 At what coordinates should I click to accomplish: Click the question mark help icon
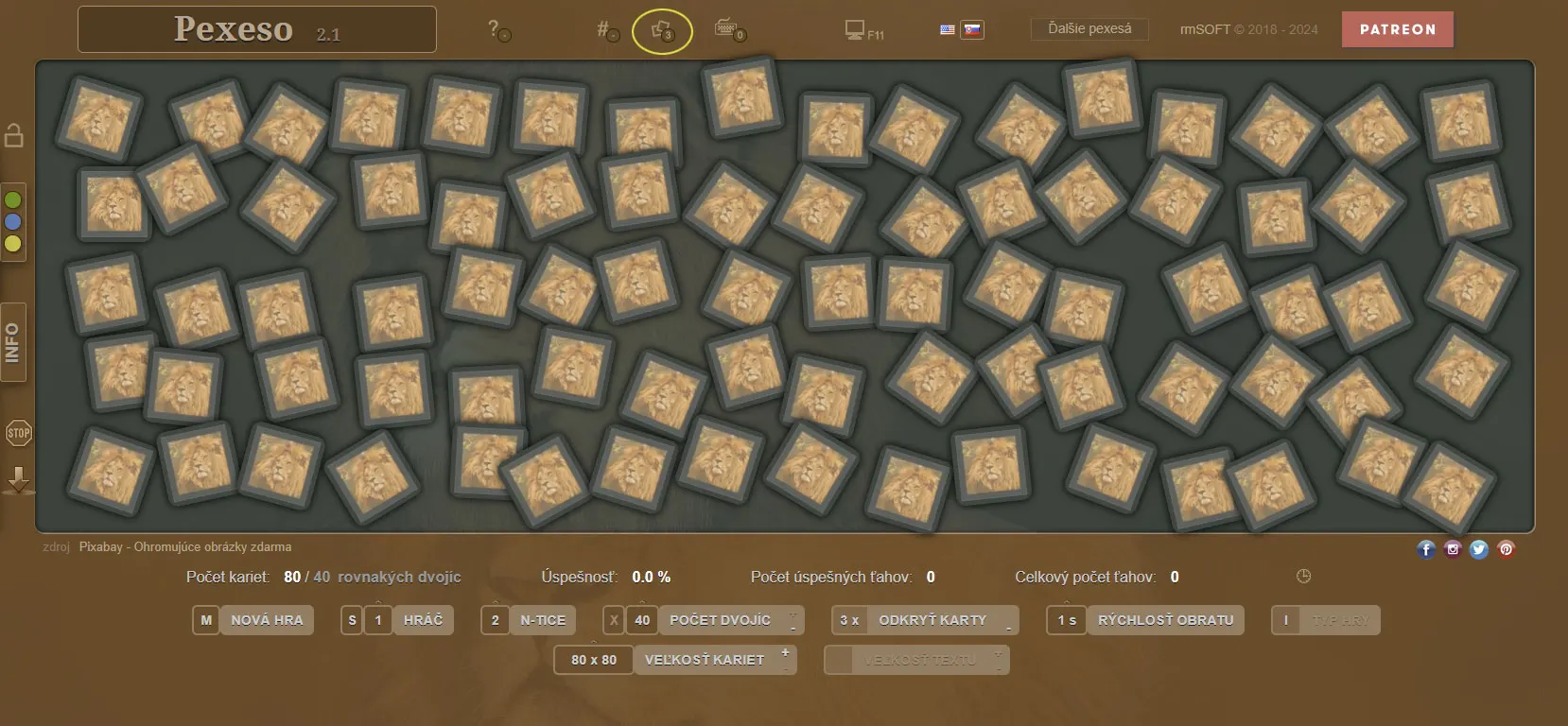pyautogui.click(x=495, y=29)
